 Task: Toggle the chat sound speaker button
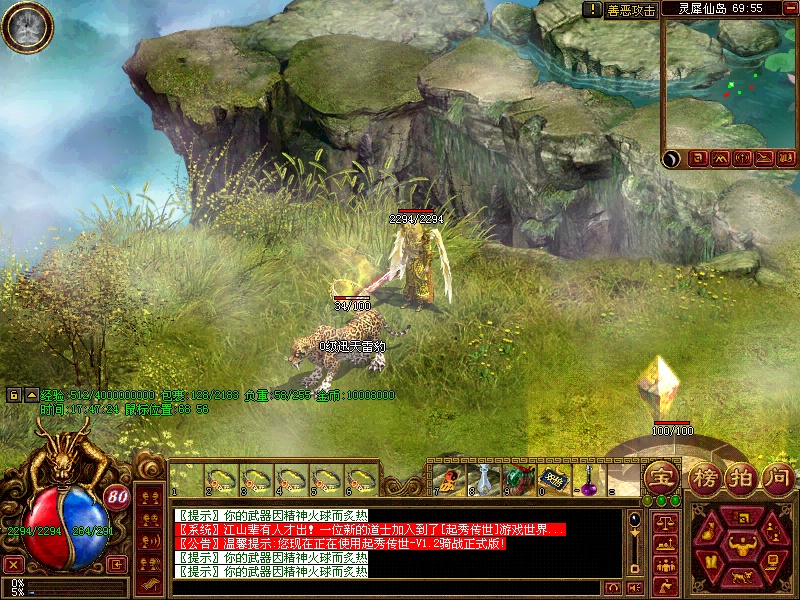tap(635, 587)
